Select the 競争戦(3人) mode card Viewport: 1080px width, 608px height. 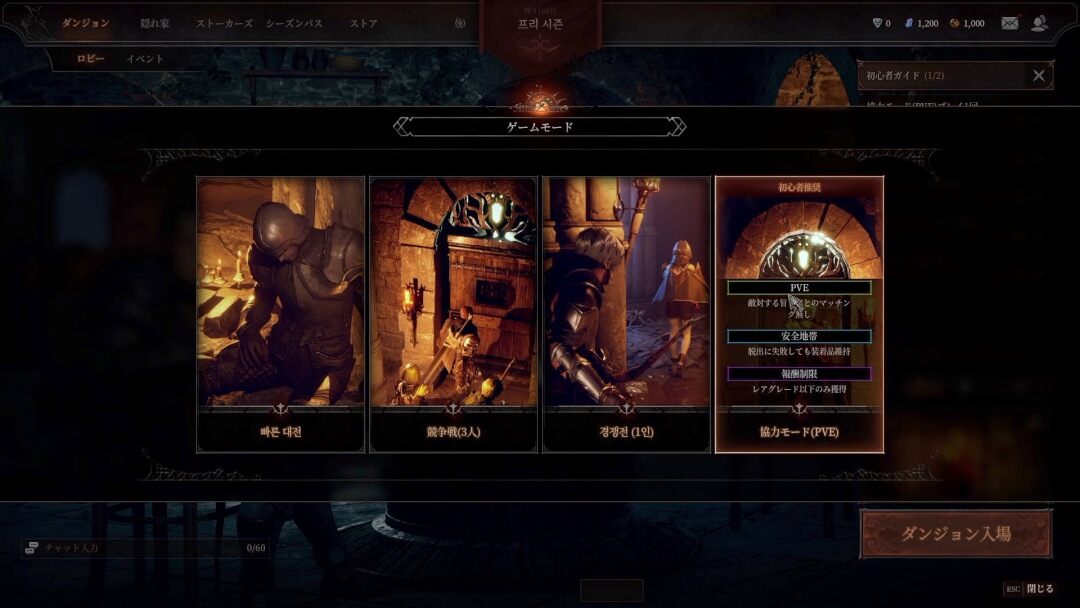[453, 314]
